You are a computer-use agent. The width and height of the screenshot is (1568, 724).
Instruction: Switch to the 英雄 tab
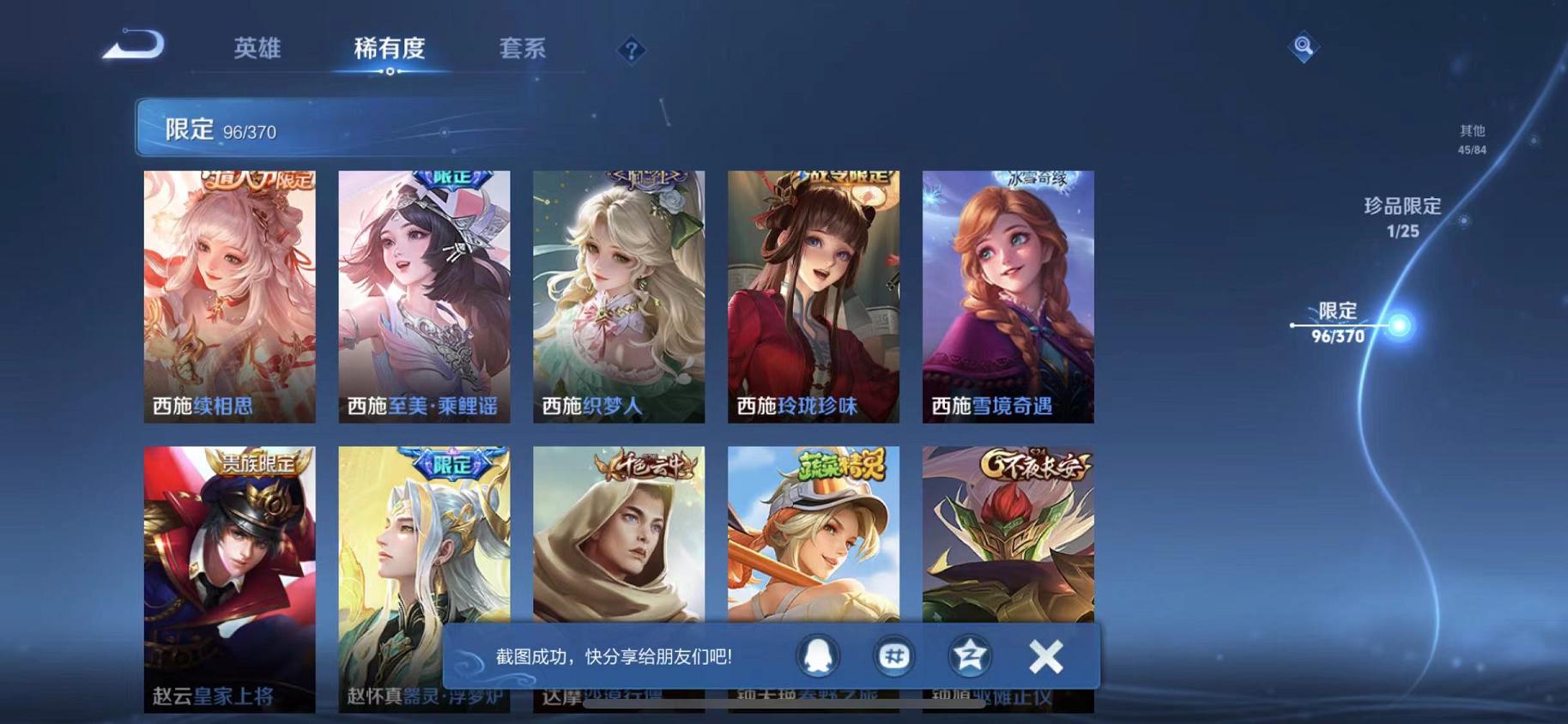coord(257,50)
